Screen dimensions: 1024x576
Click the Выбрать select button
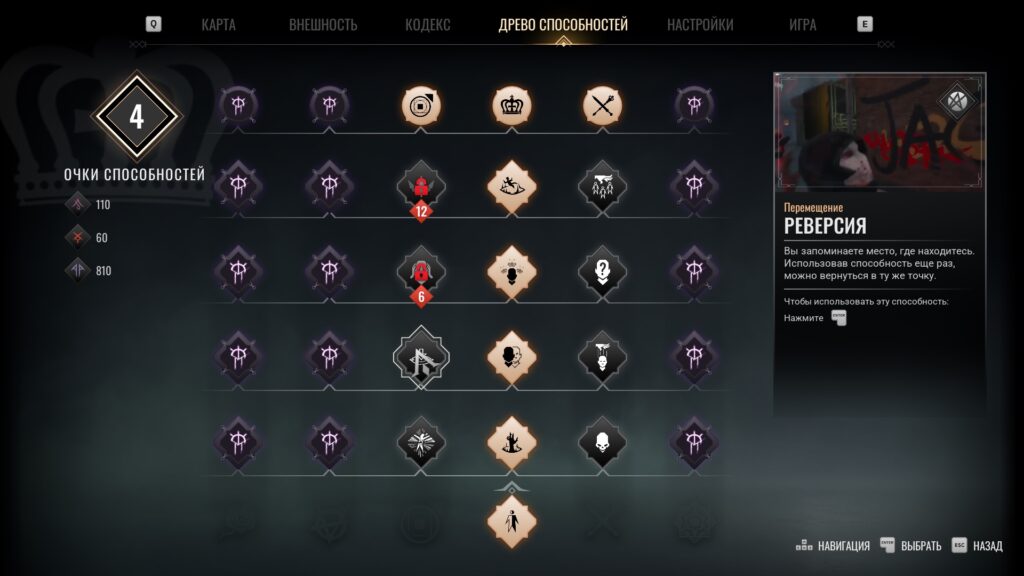click(x=911, y=546)
